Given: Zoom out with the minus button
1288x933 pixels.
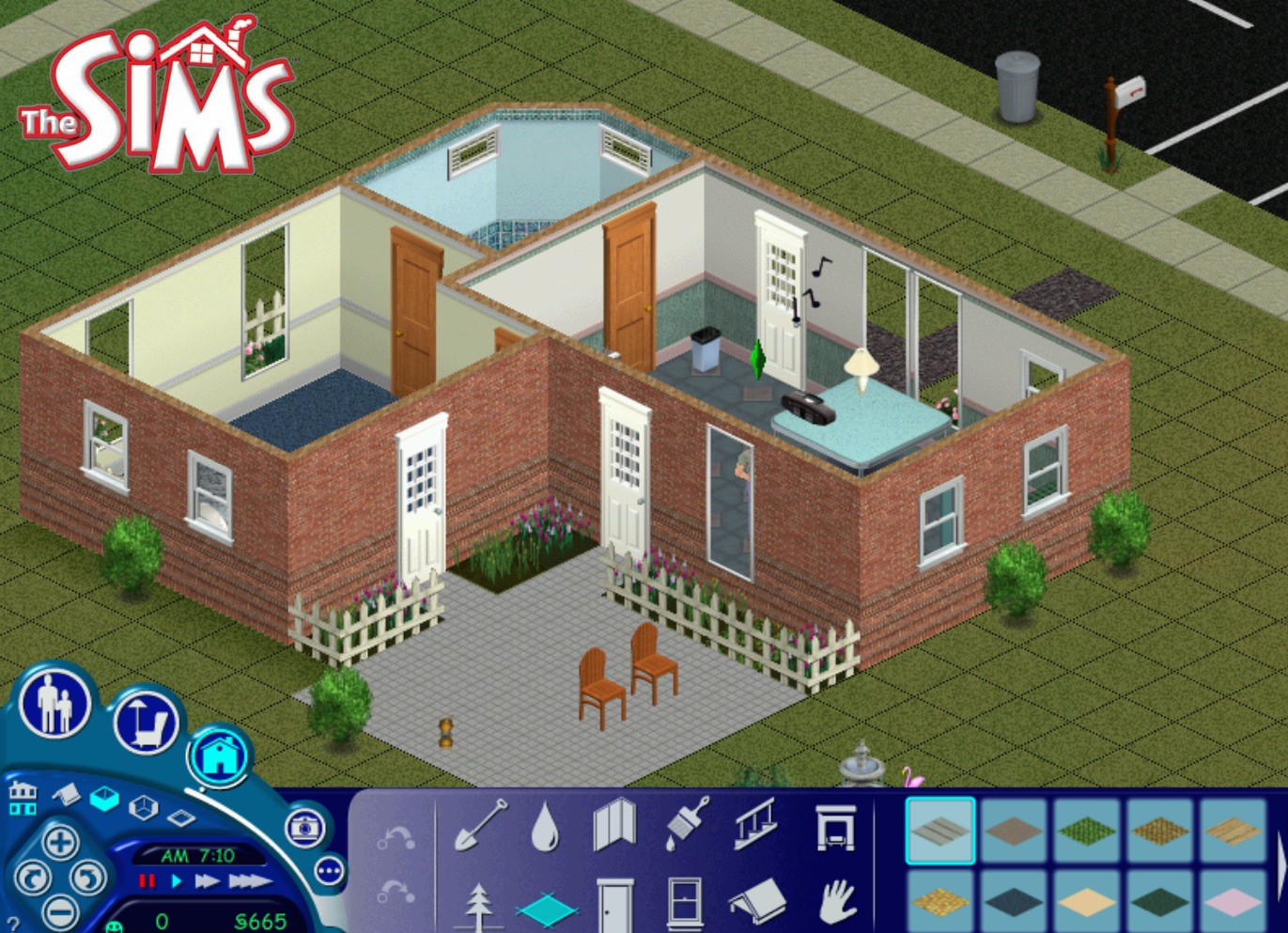Looking at the screenshot, I should (60, 910).
